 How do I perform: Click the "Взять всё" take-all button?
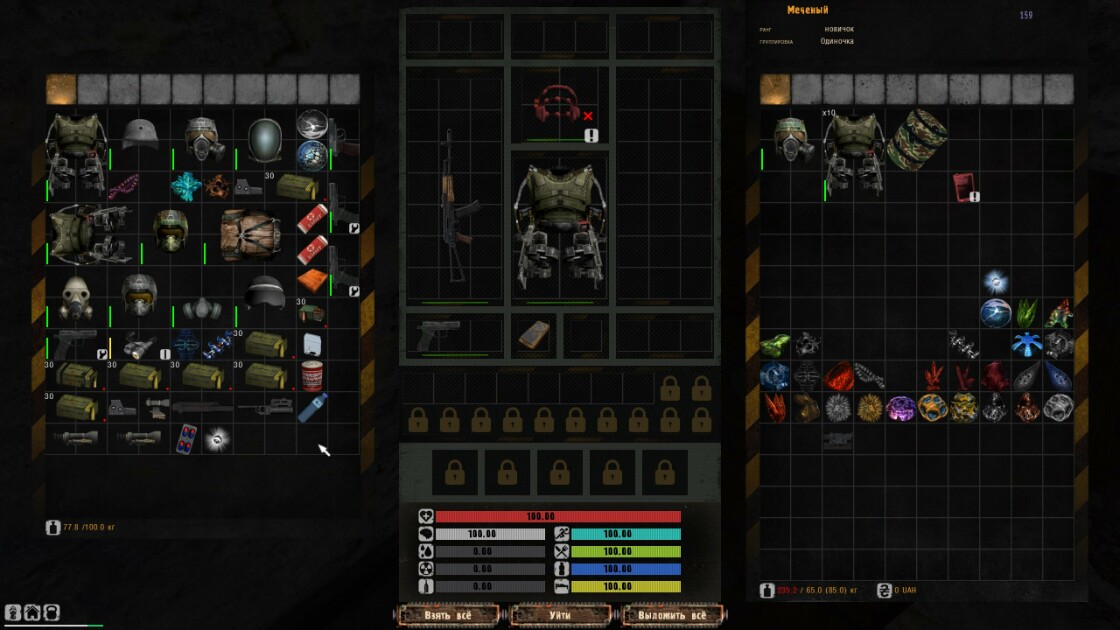(x=448, y=614)
